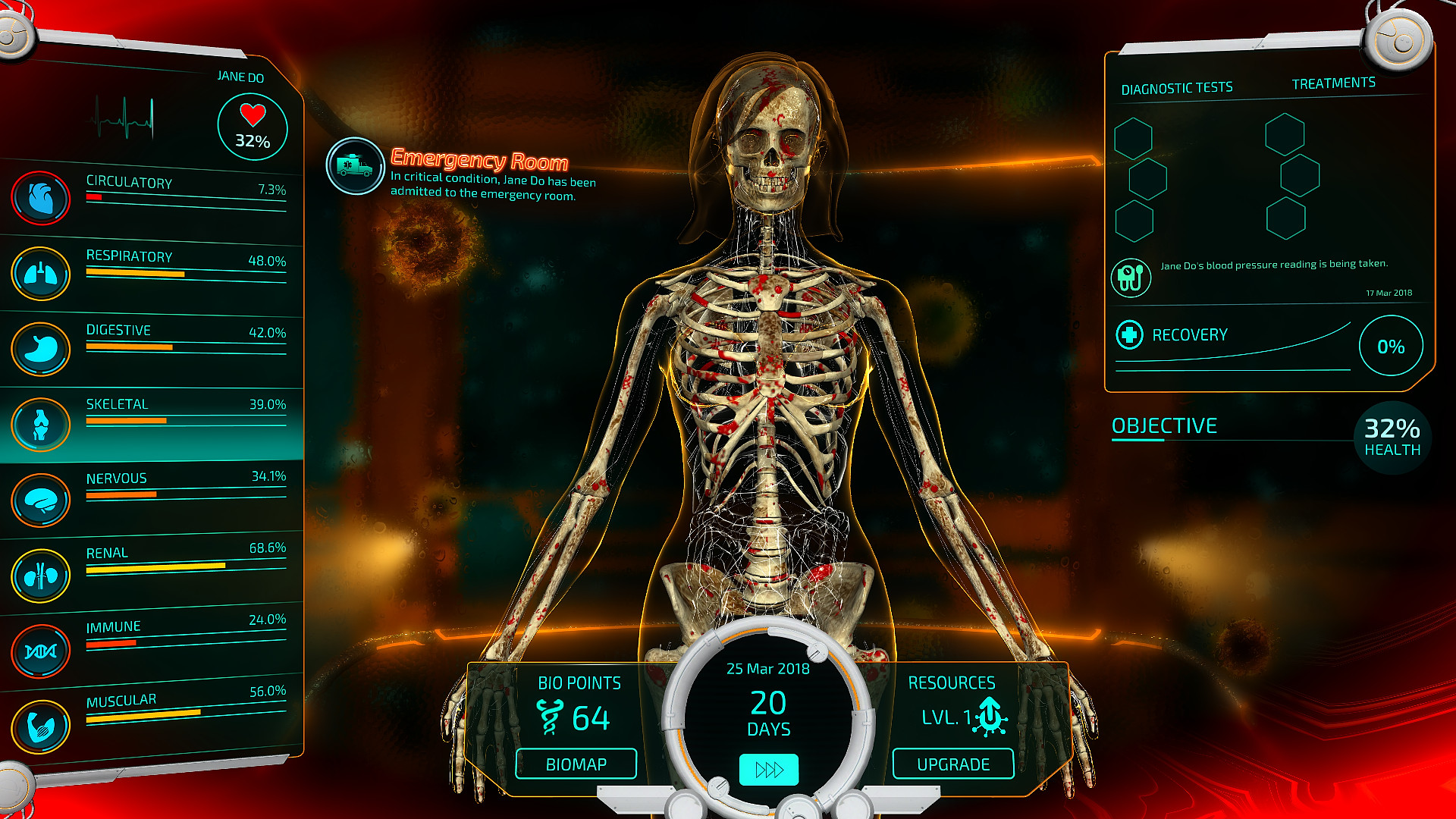Activate the fast-forward time control

[768, 770]
